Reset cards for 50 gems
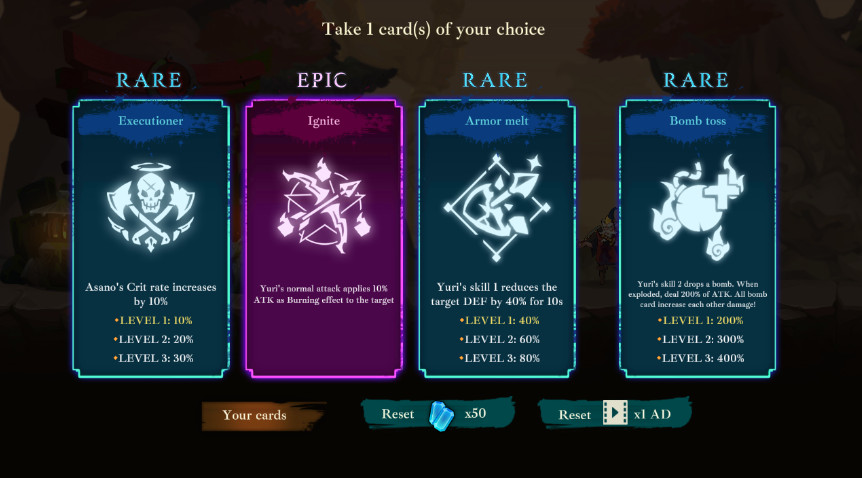 click(x=437, y=414)
